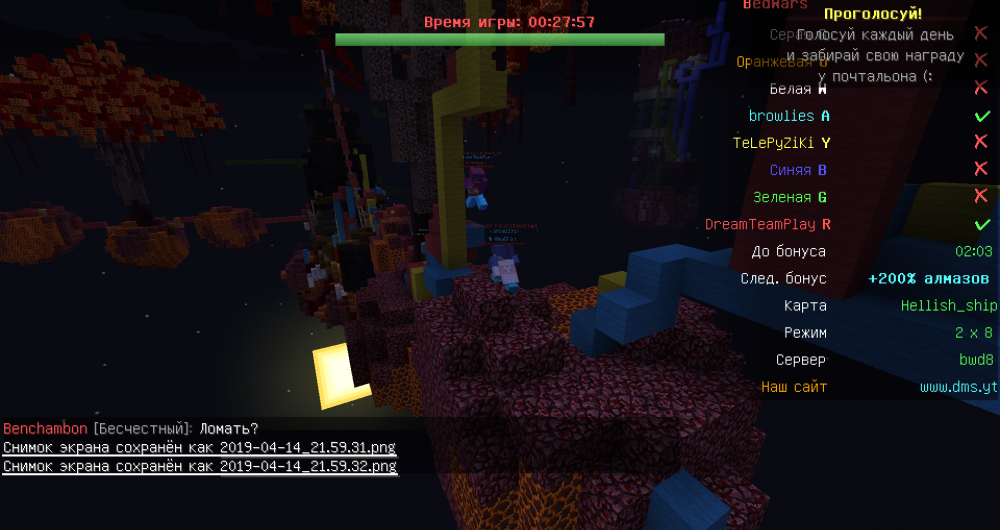Open the screenshot link ending 21.59.32.png
This screenshot has height=530, width=1000.
199,466
